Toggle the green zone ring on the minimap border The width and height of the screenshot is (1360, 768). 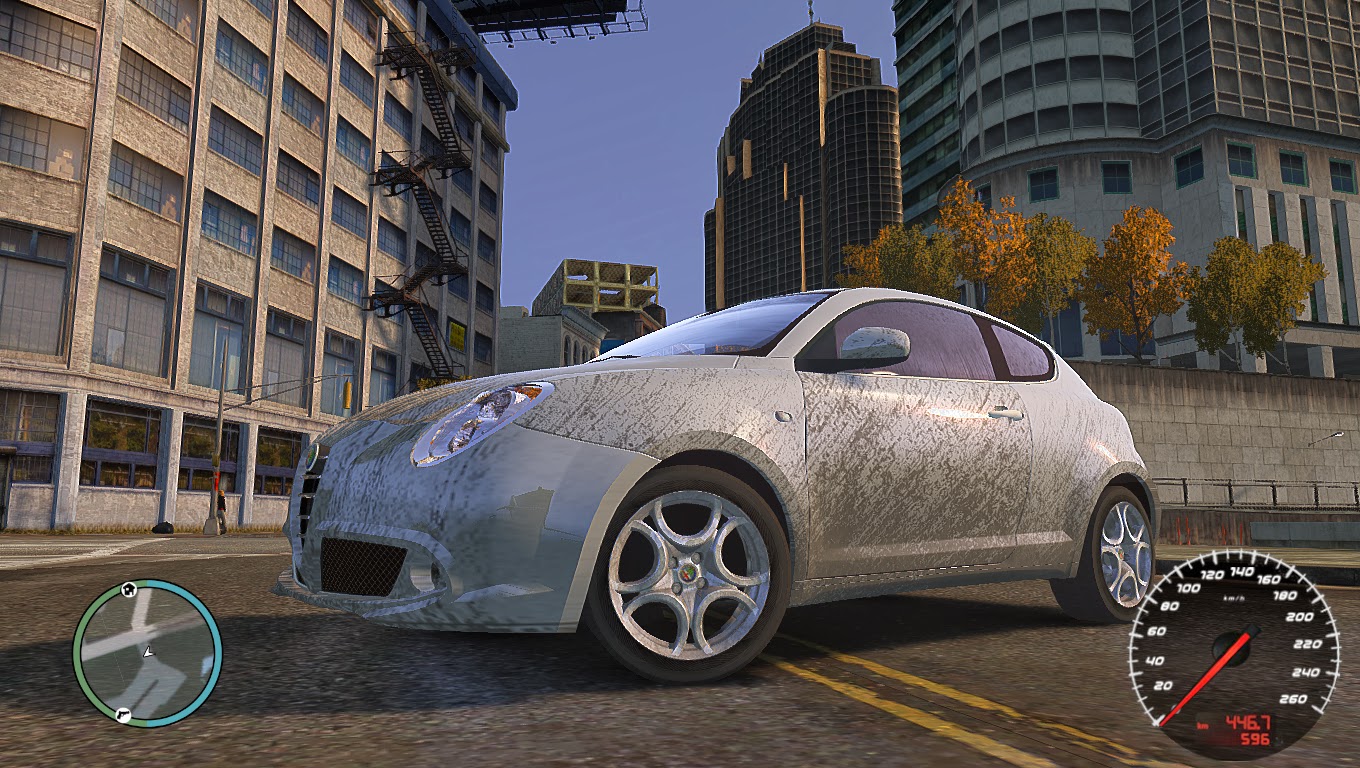pyautogui.click(x=80, y=655)
